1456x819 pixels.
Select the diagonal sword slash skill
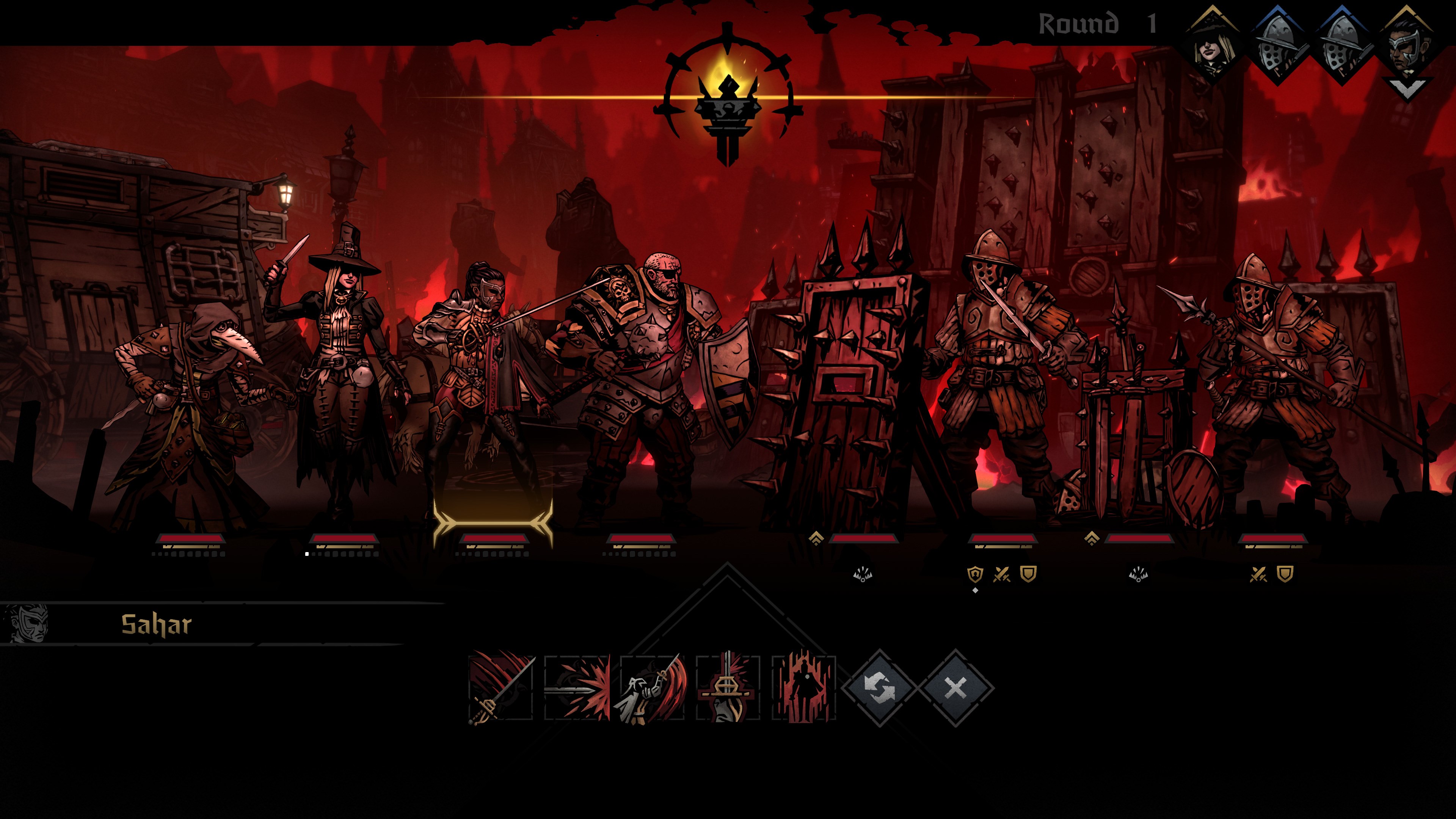coord(501,688)
